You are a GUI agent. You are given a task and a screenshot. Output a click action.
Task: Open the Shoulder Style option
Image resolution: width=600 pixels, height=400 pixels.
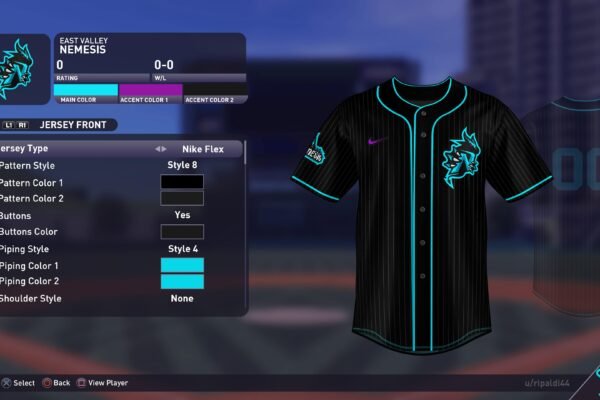coord(182,298)
